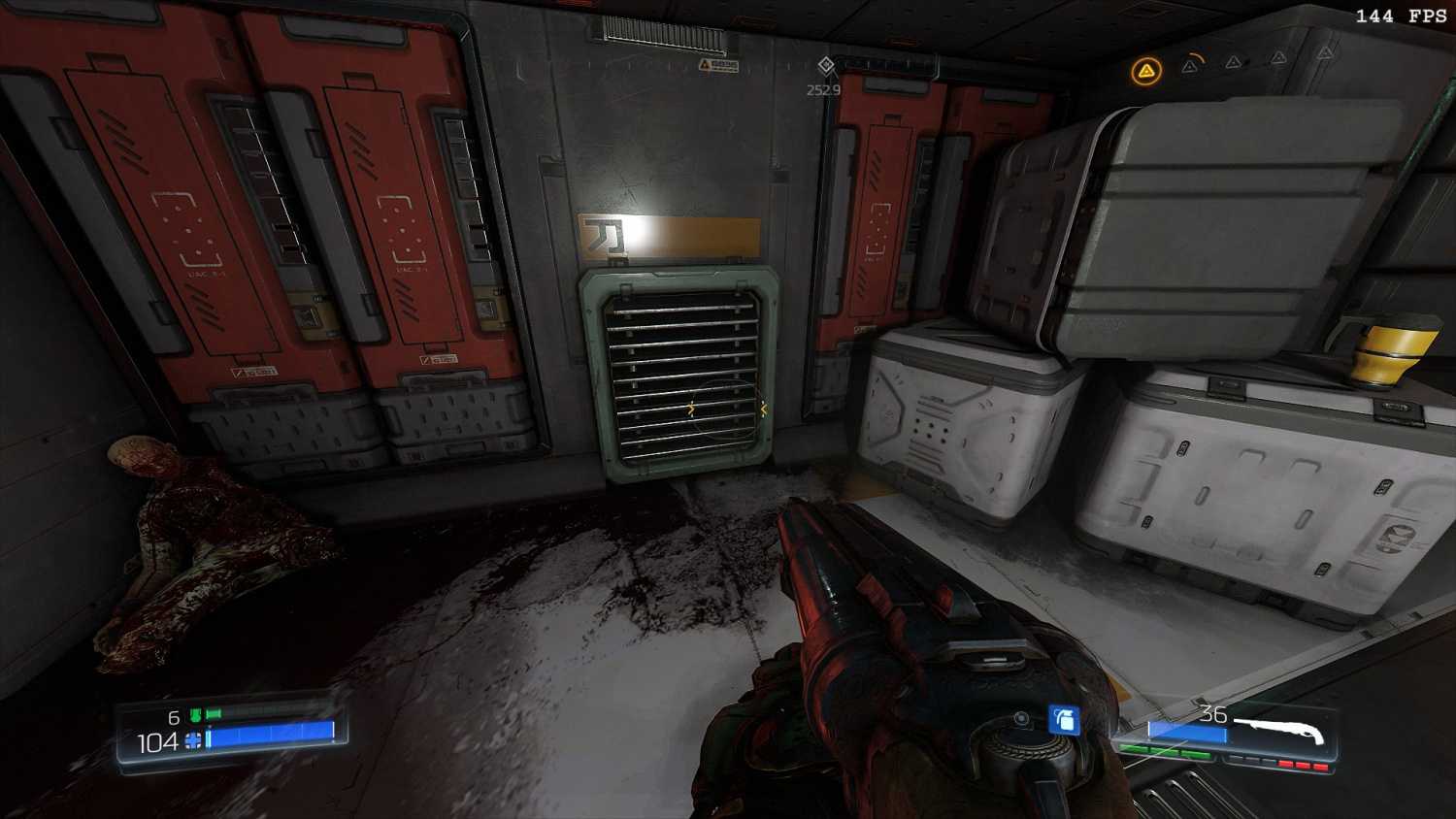Select the frag grenade equipment icon
The width and height of the screenshot is (1456, 819).
(x=1065, y=719)
